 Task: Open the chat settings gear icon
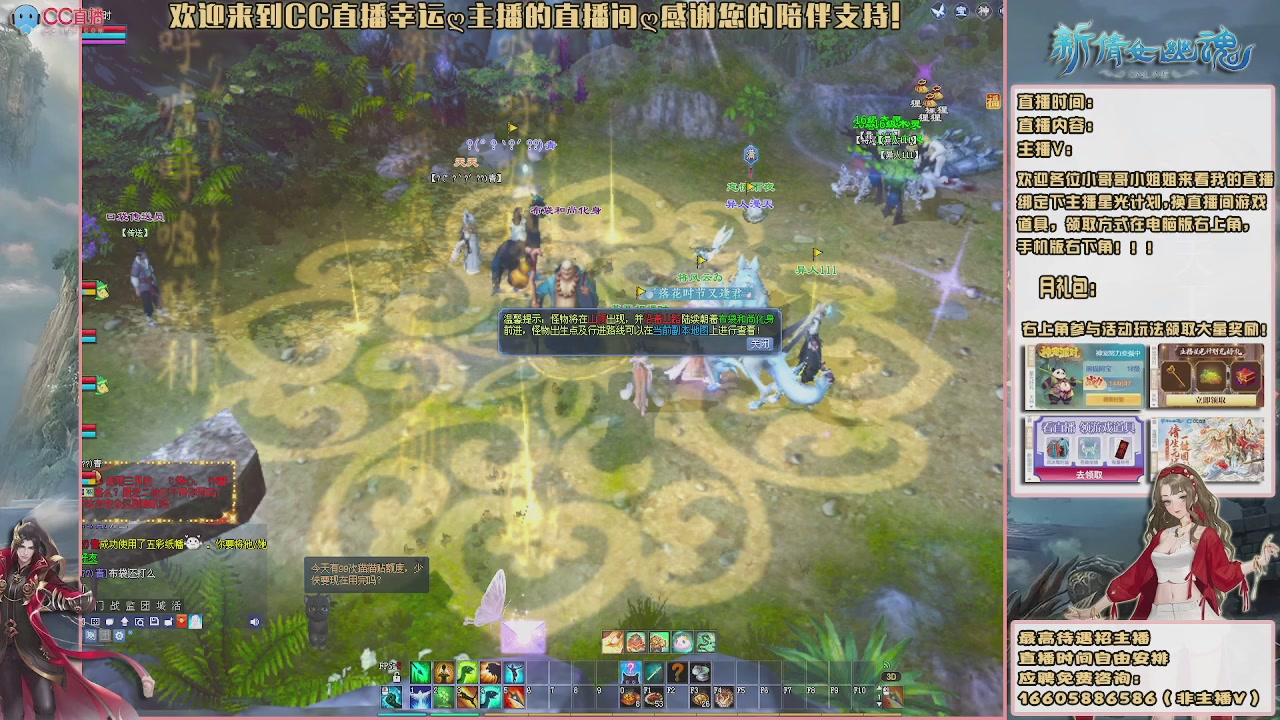pos(120,636)
